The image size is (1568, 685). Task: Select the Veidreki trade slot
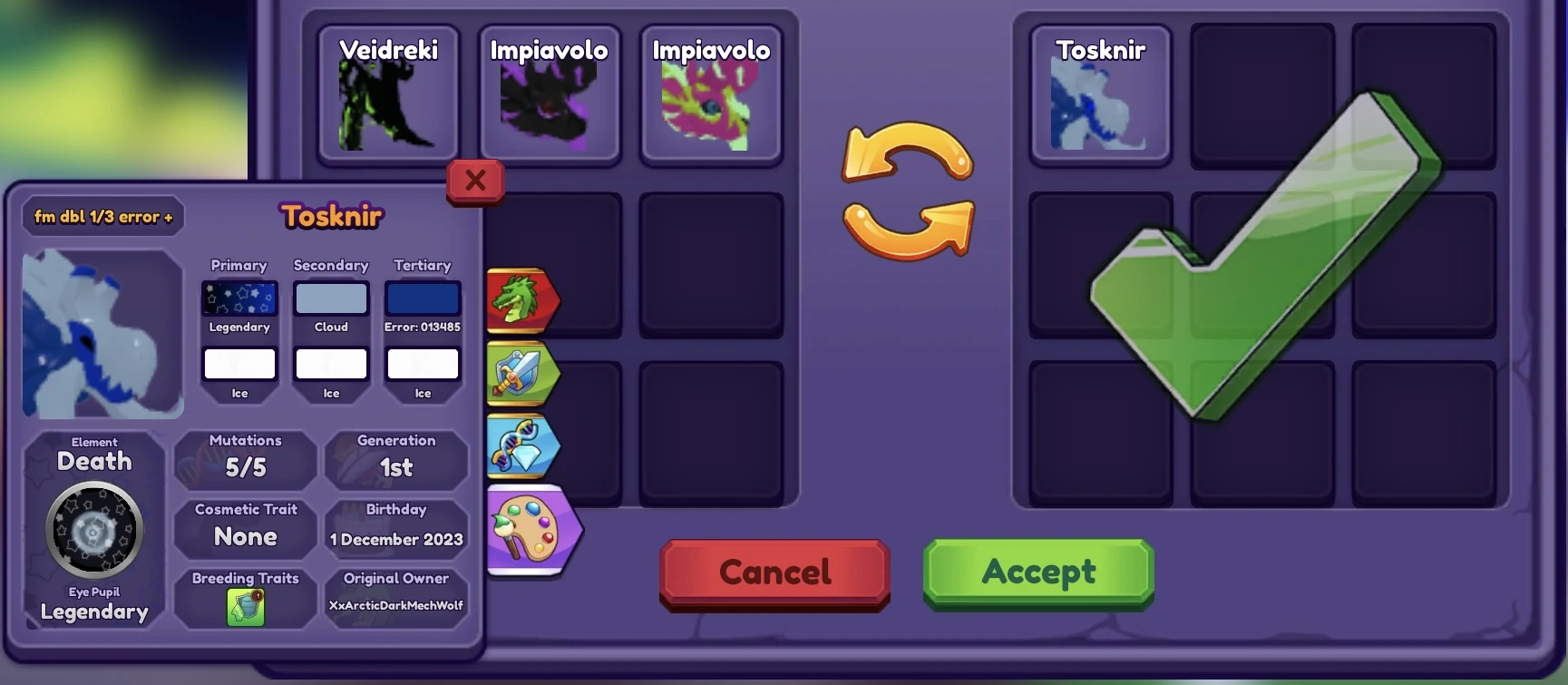pos(388,95)
